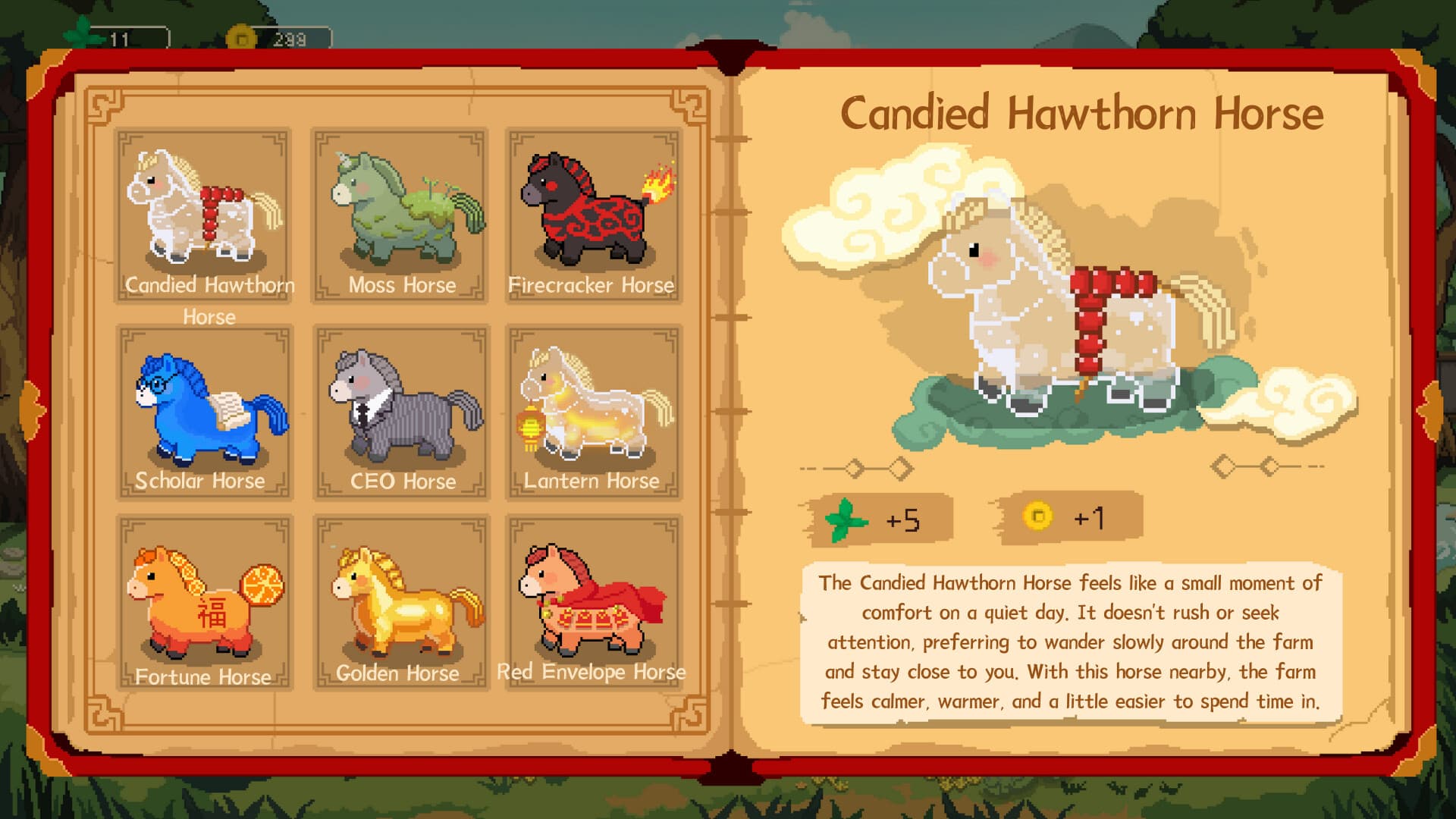Viewport: 1456px width, 819px height.
Task: Select the Golden Horse entry
Action: coord(400,603)
